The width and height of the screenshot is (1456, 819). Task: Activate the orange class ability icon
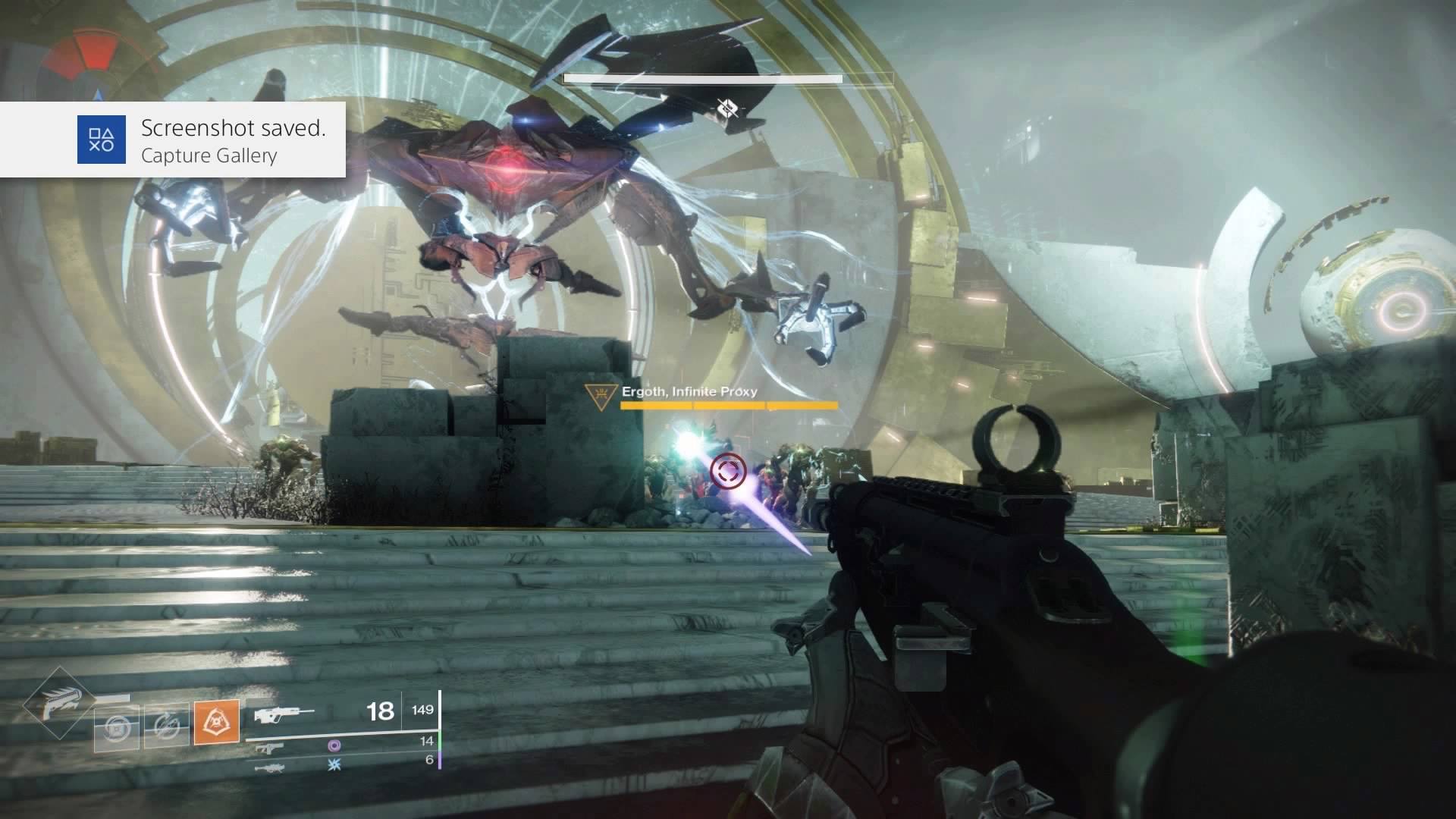[217, 721]
